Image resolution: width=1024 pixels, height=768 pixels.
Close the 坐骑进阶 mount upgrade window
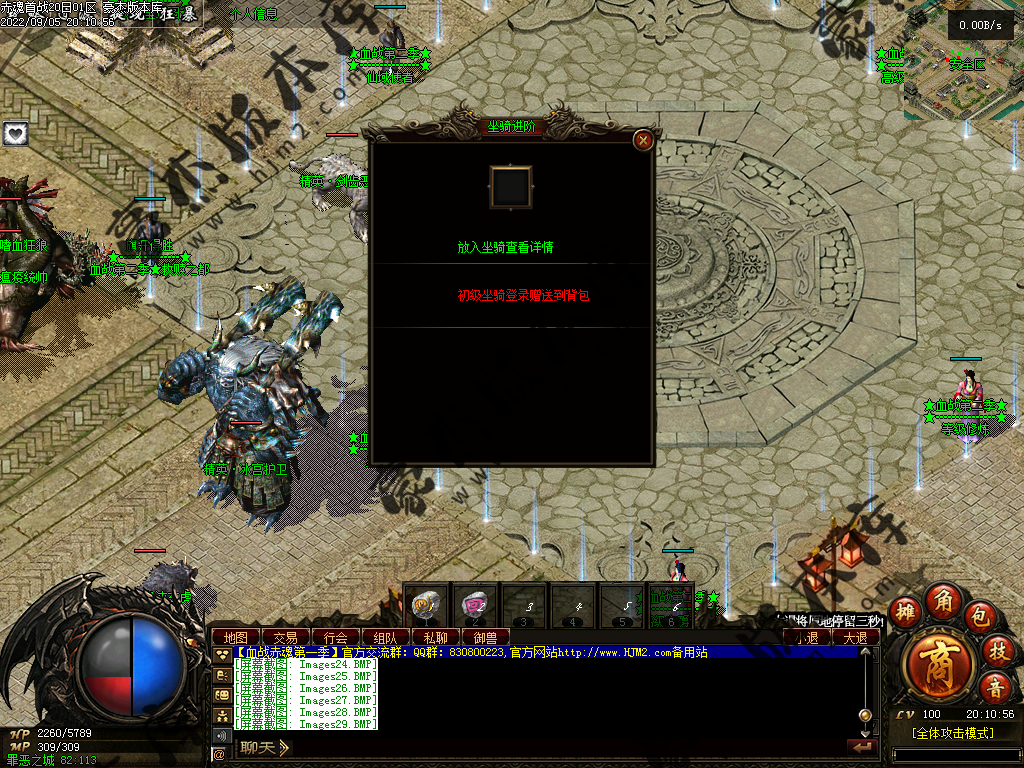(x=644, y=140)
